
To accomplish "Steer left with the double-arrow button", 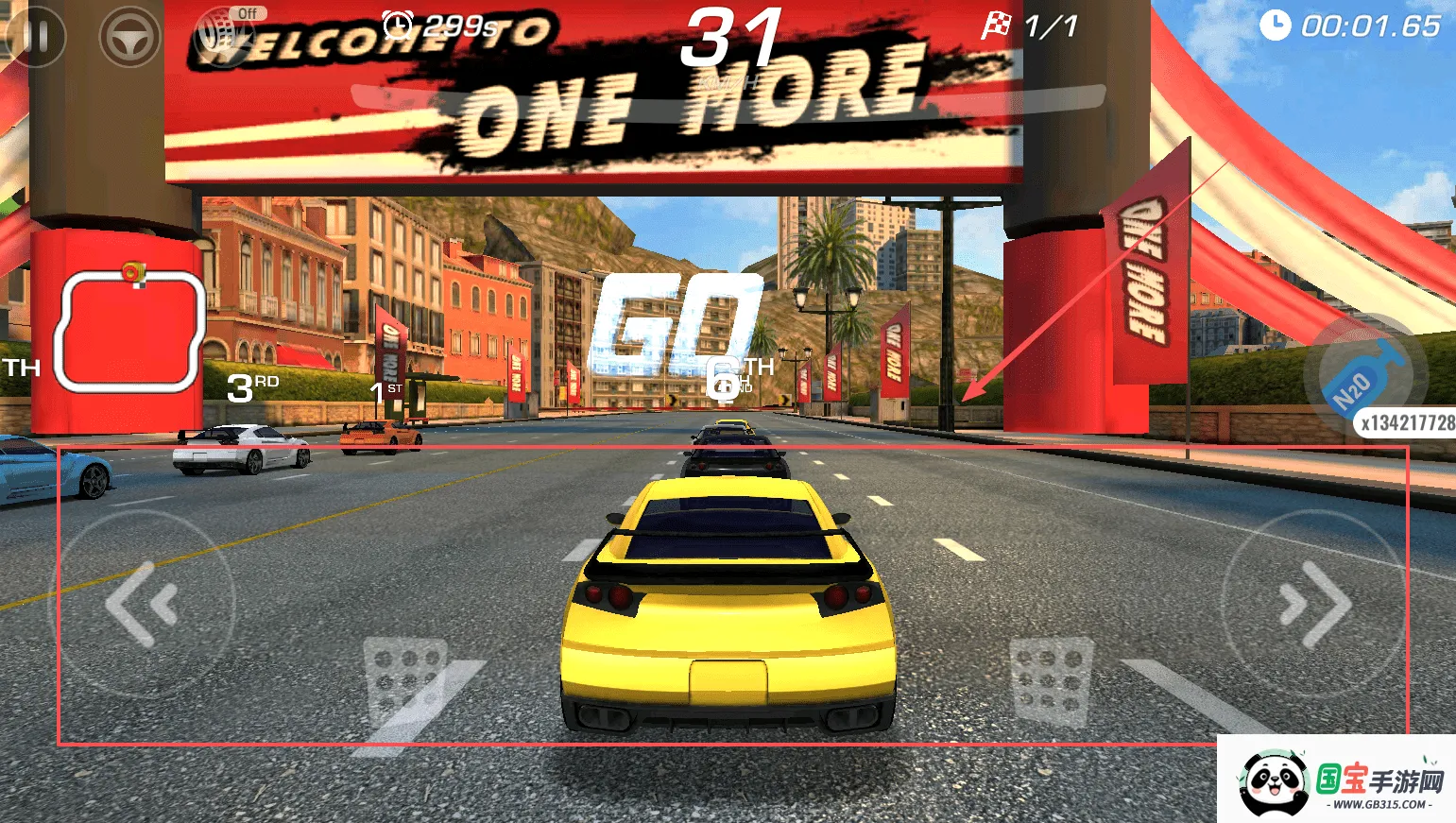I will 146,604.
